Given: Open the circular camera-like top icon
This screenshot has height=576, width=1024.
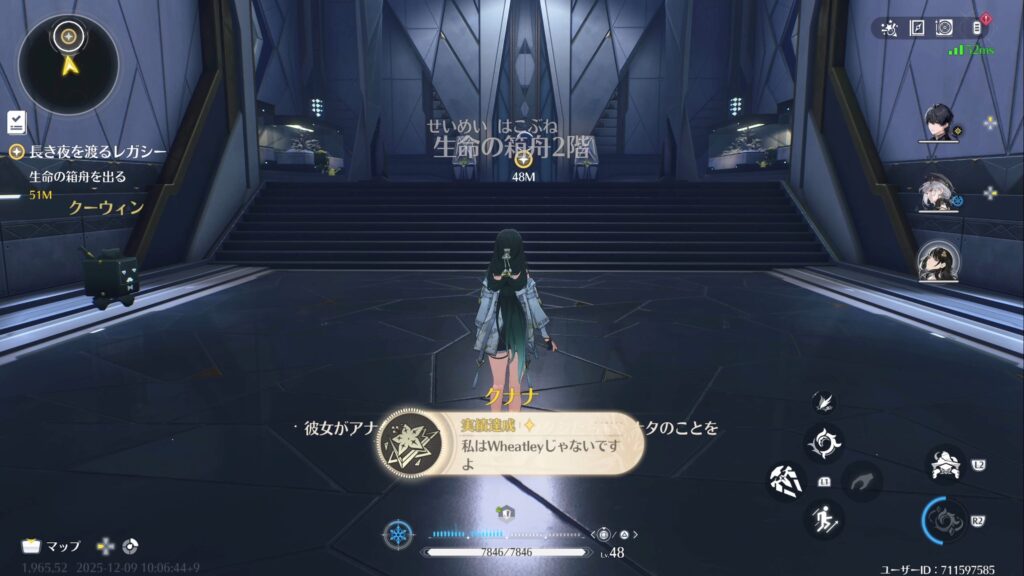Looking at the screenshot, I should pyautogui.click(x=944, y=28).
